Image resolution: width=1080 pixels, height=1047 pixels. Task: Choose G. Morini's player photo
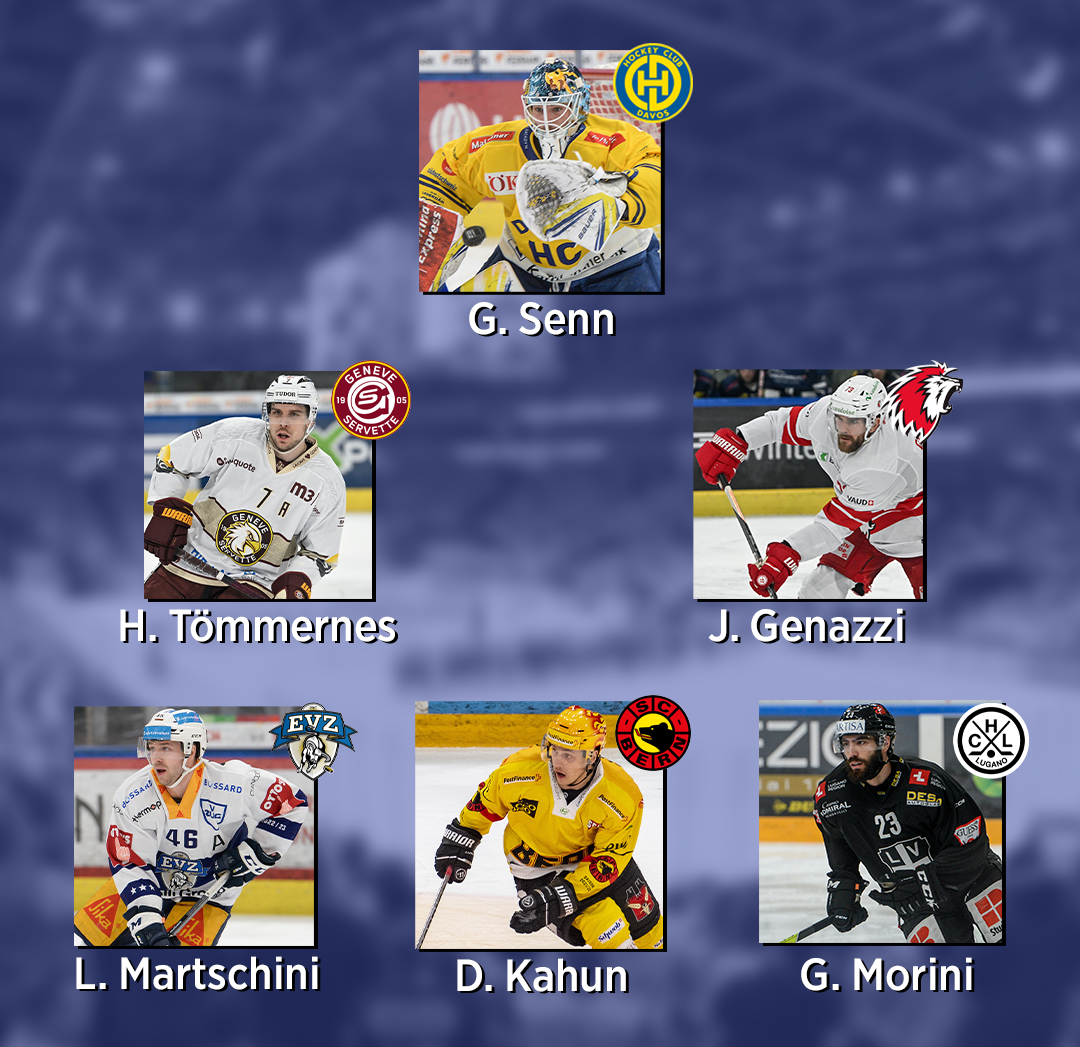[x=880, y=824]
